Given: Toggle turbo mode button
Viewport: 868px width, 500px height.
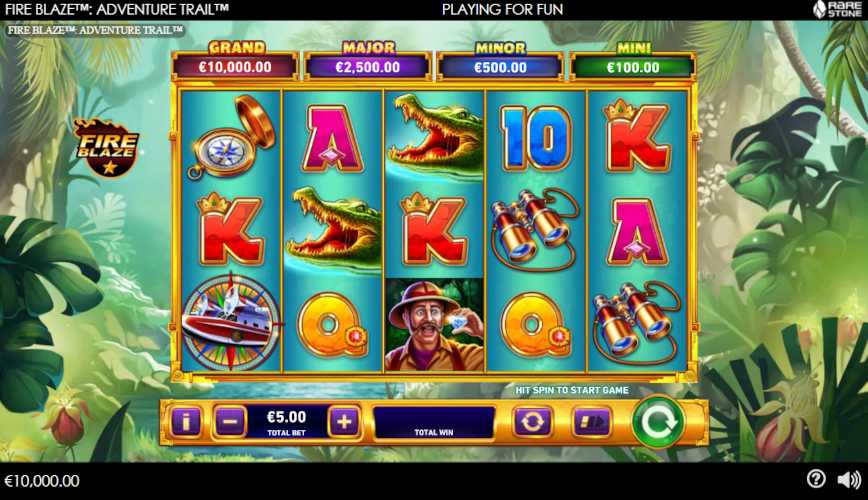Looking at the screenshot, I should (x=591, y=422).
